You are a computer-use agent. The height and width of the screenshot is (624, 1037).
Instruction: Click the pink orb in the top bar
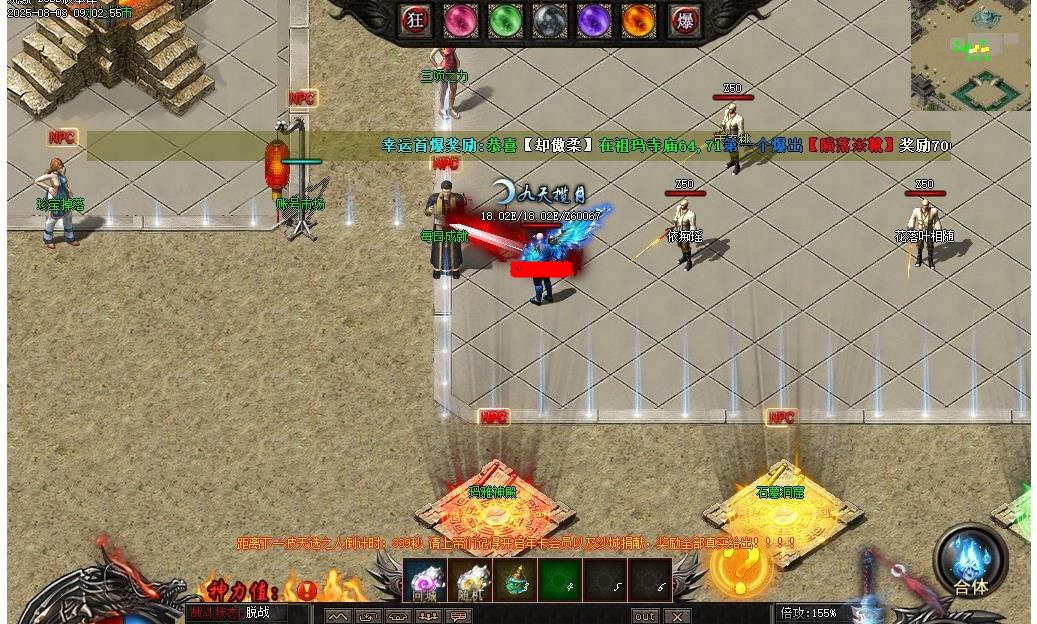point(461,21)
